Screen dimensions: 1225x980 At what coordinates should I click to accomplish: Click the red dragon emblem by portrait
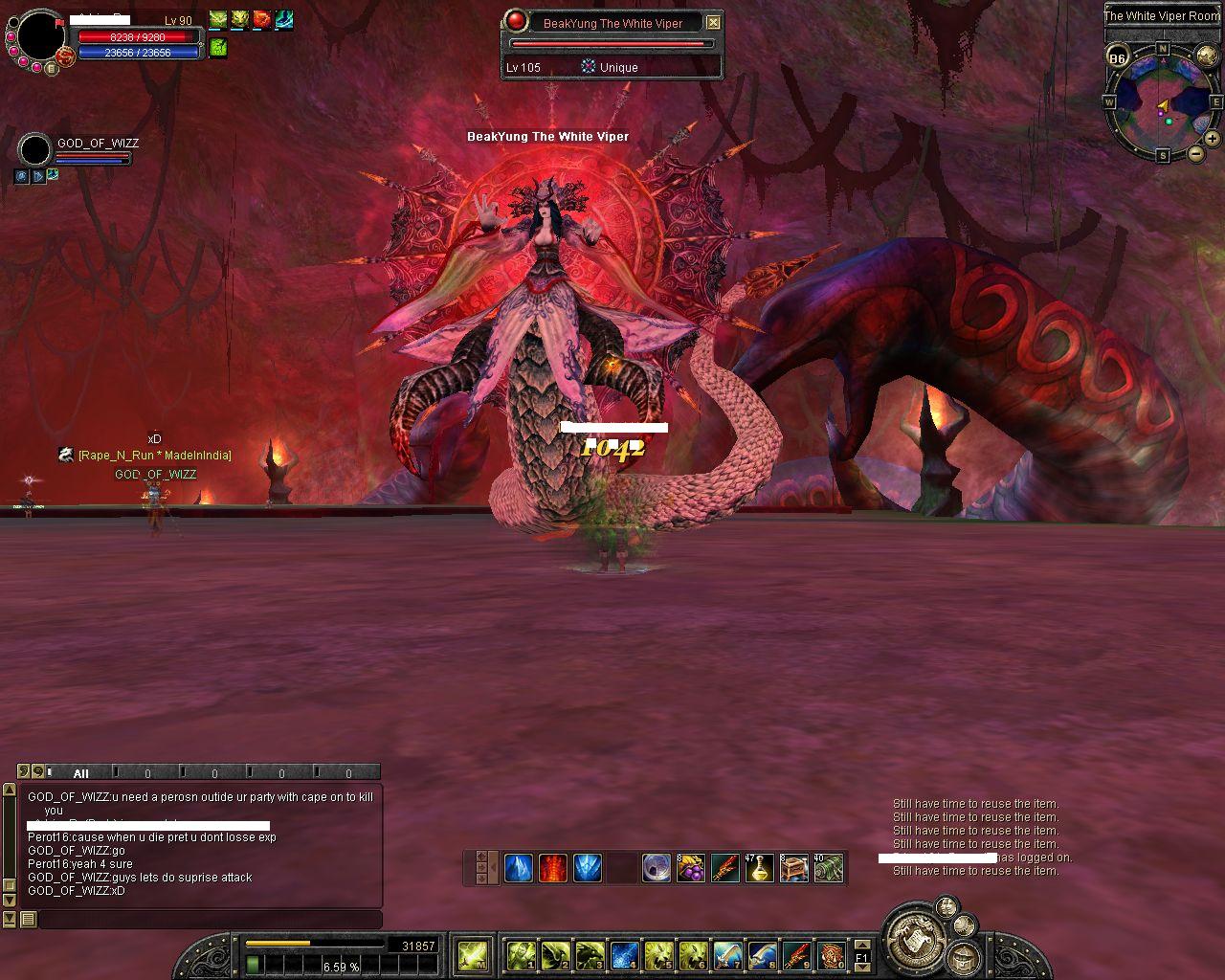click(66, 57)
